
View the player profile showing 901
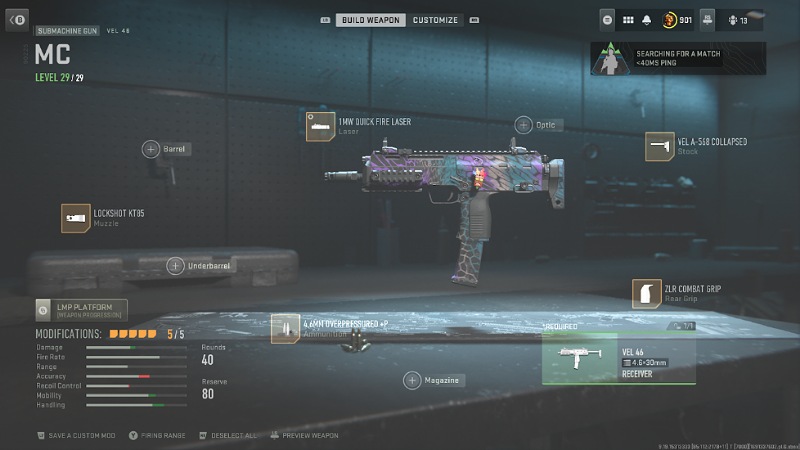678,19
